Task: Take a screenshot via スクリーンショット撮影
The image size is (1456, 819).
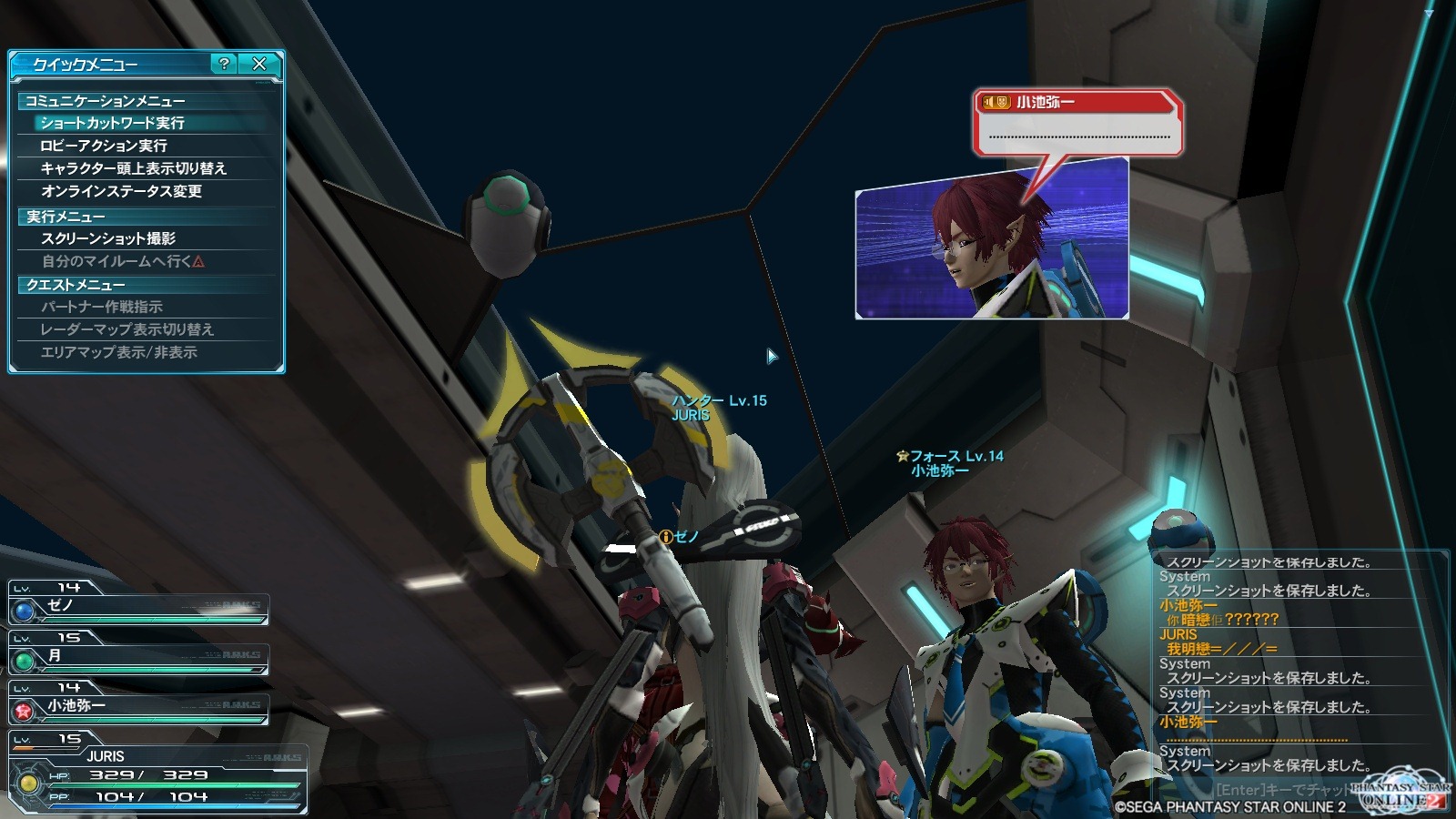Action: click(108, 238)
